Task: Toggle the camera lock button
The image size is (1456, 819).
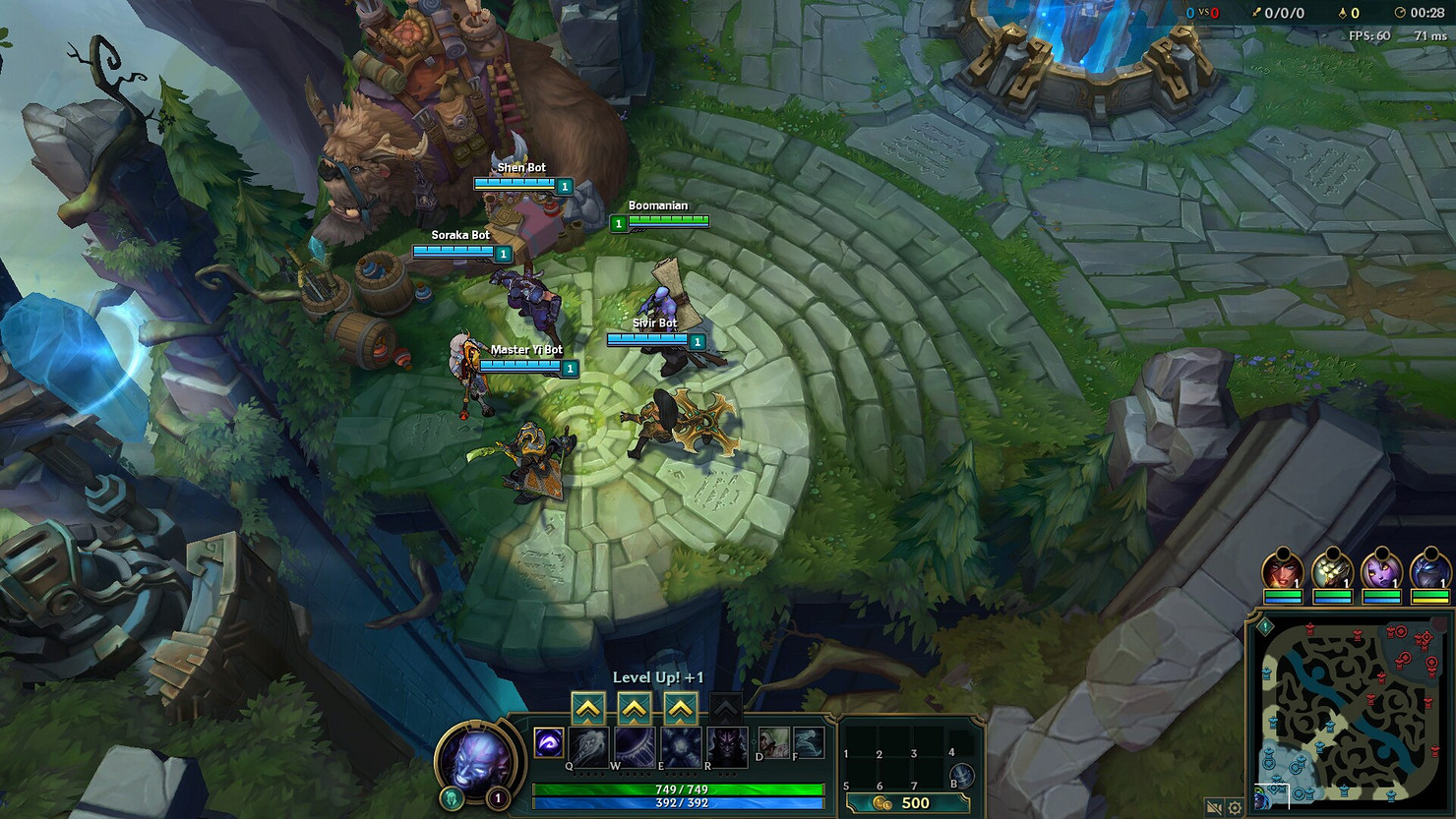Action: [1214, 807]
